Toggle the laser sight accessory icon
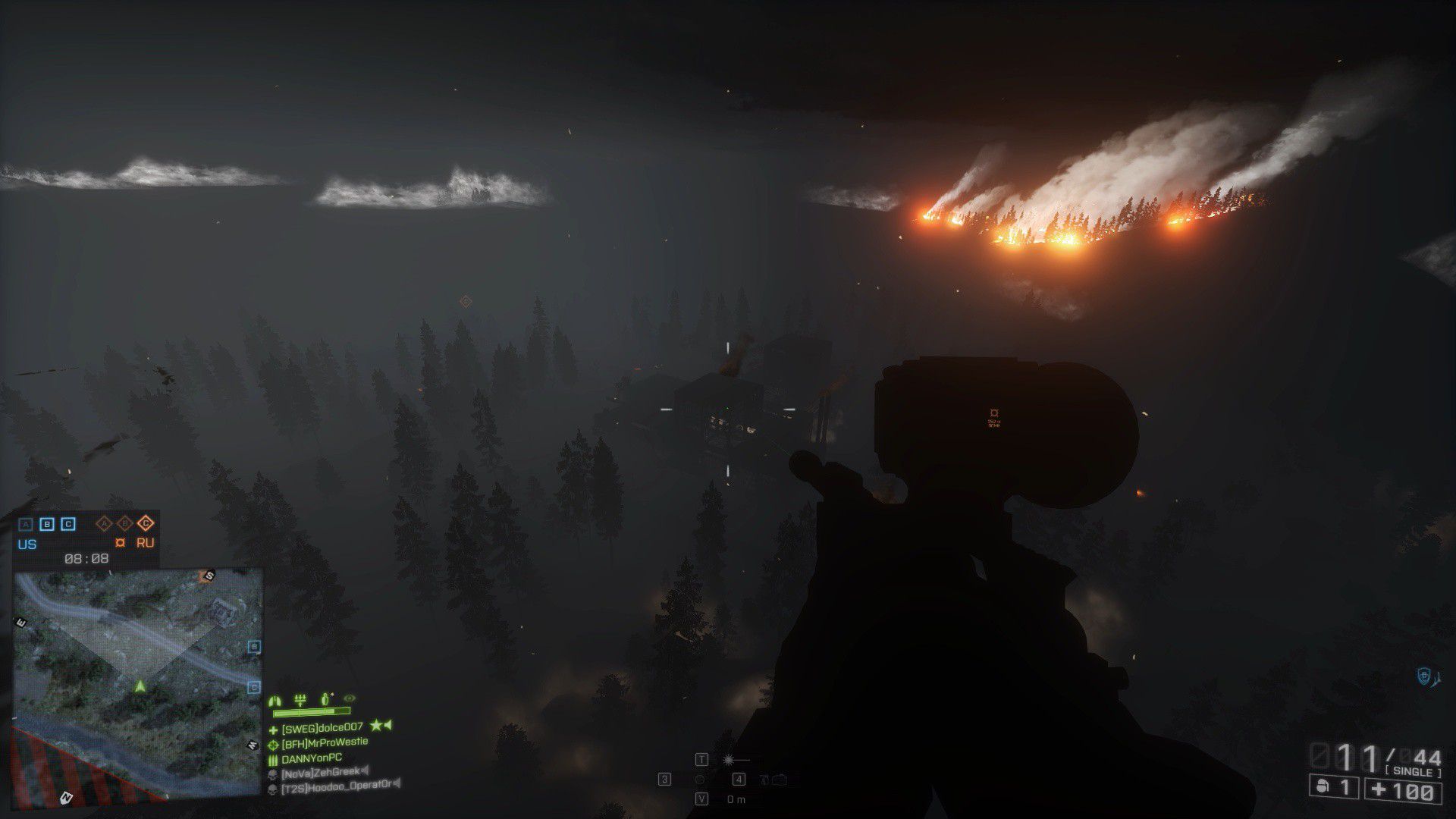 click(735, 759)
